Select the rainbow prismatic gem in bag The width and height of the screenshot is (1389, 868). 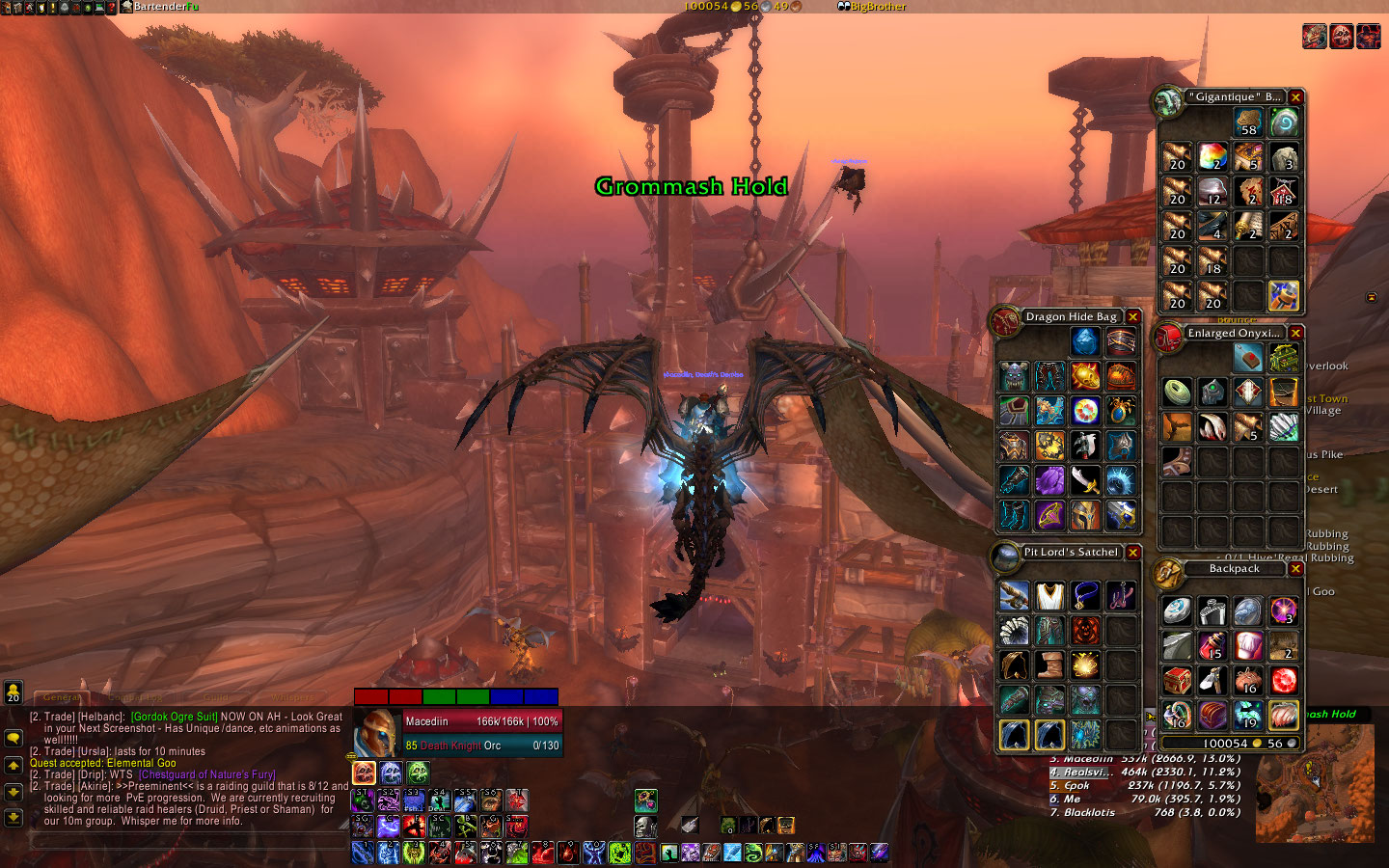point(1212,157)
